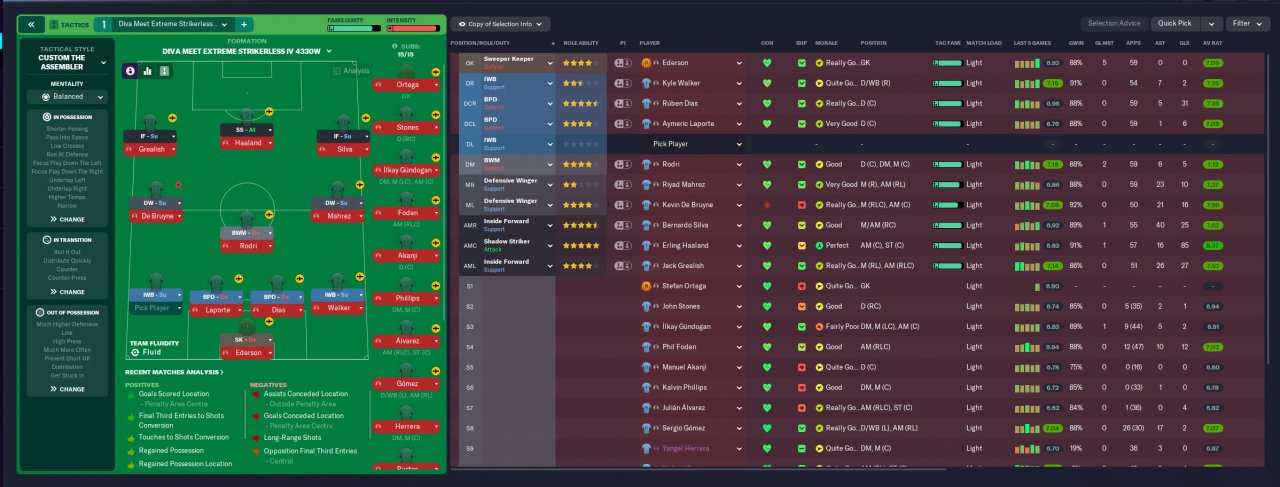
Task: Open the Pick Player slot at left back
Action: tap(153, 309)
